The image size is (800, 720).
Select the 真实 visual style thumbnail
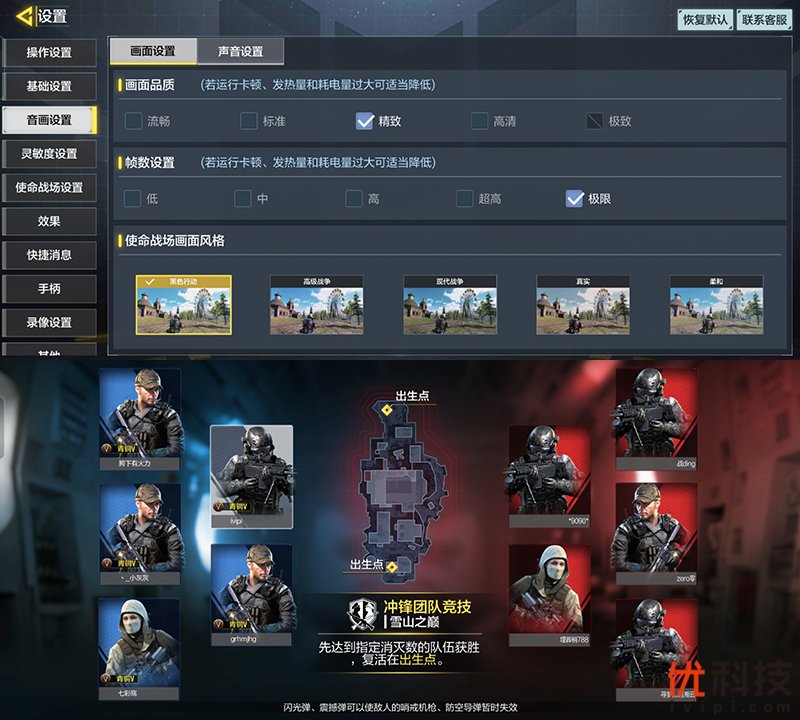[582, 305]
